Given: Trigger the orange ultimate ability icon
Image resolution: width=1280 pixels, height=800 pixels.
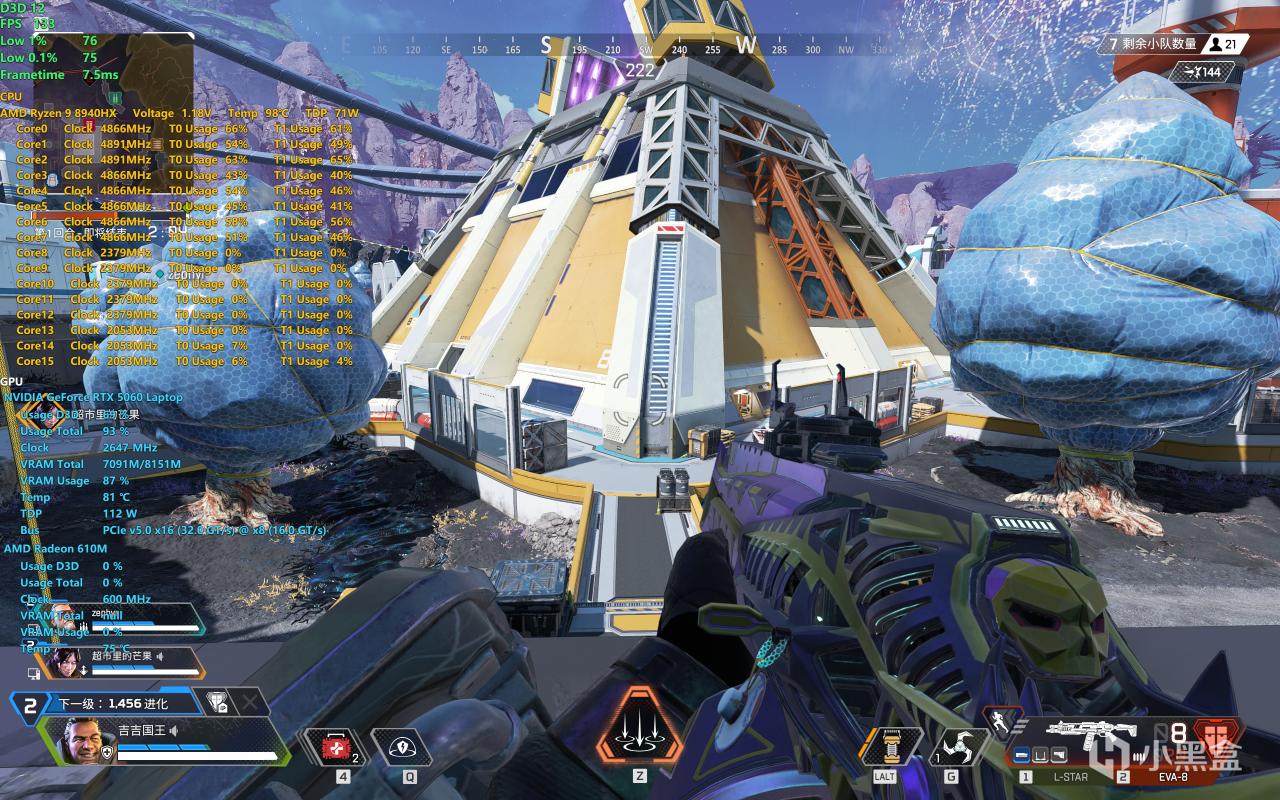Looking at the screenshot, I should 639,728.
